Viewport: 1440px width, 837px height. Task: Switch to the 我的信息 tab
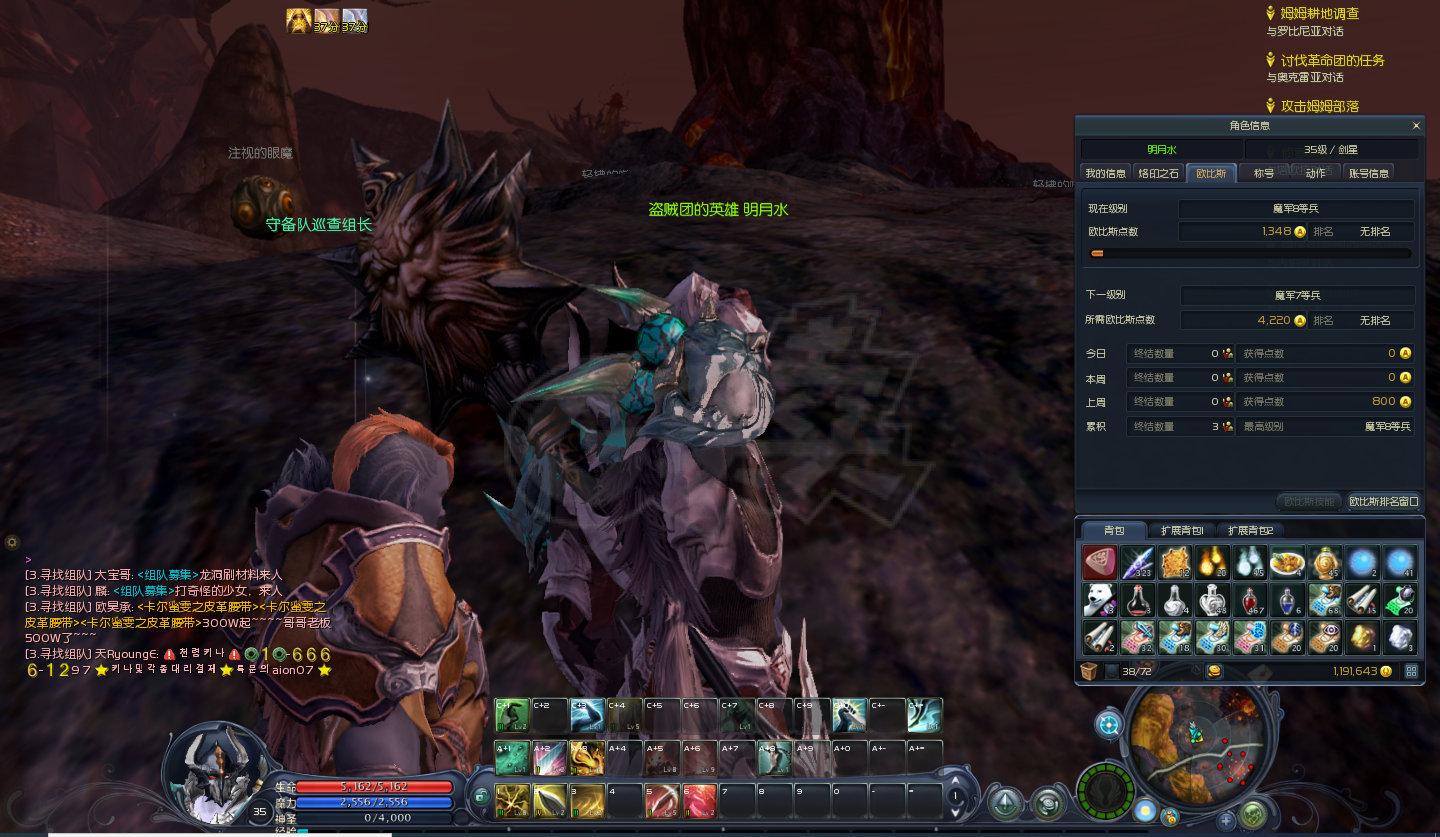pyautogui.click(x=1106, y=173)
